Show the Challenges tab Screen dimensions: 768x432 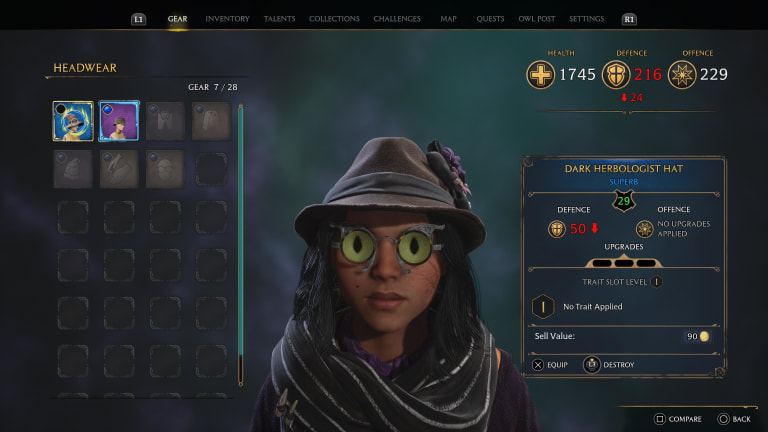(x=397, y=19)
